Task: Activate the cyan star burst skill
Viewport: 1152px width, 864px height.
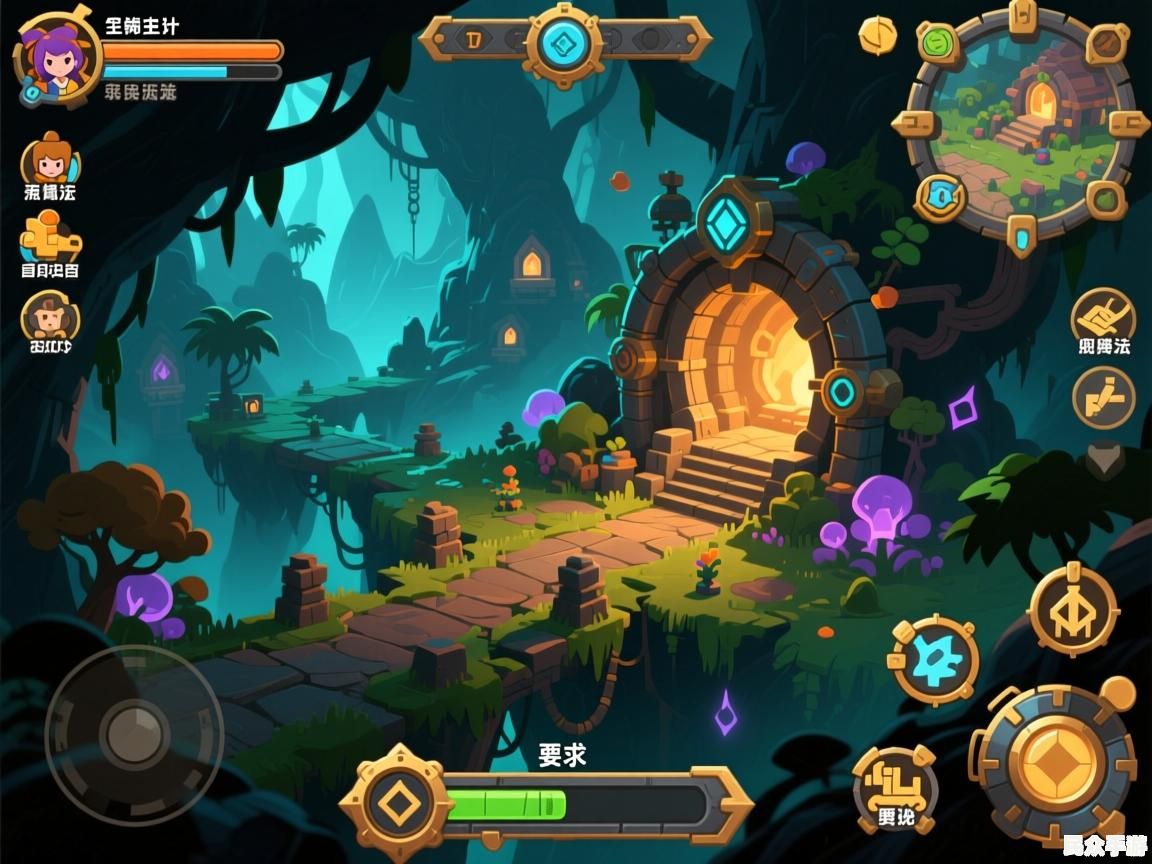Action: [x=933, y=660]
